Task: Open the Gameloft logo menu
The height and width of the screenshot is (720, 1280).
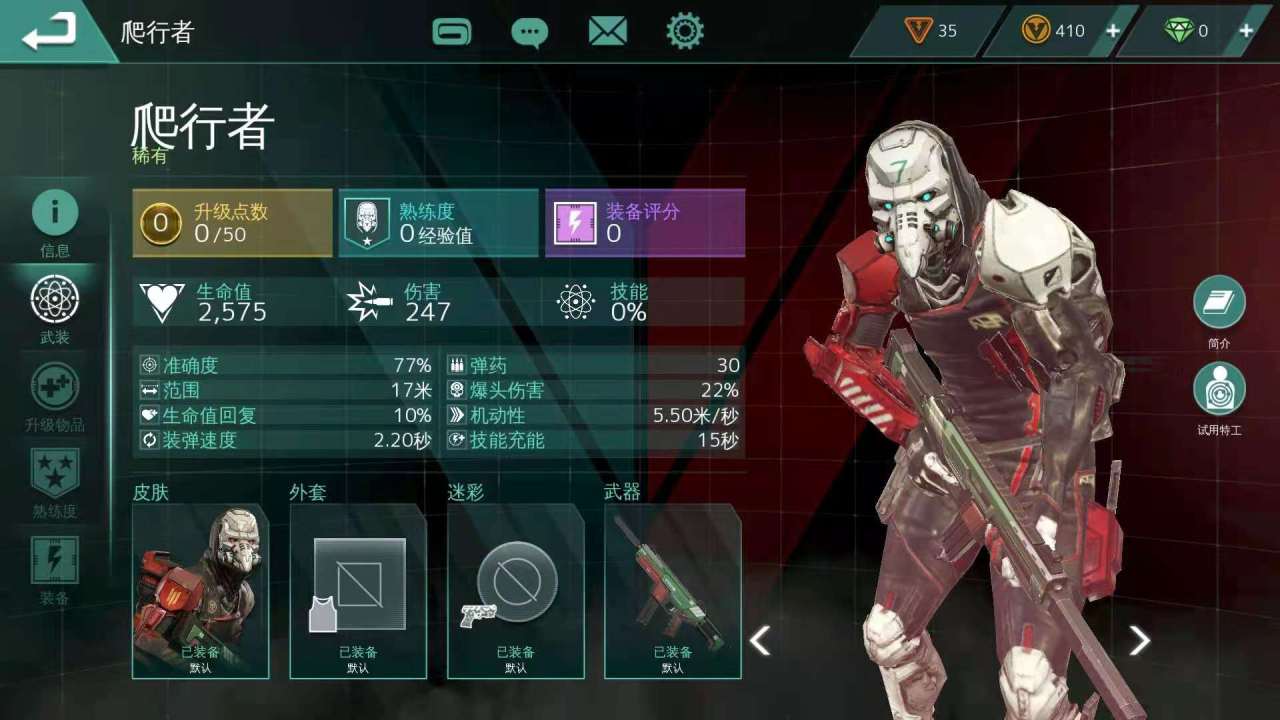Action: click(452, 32)
